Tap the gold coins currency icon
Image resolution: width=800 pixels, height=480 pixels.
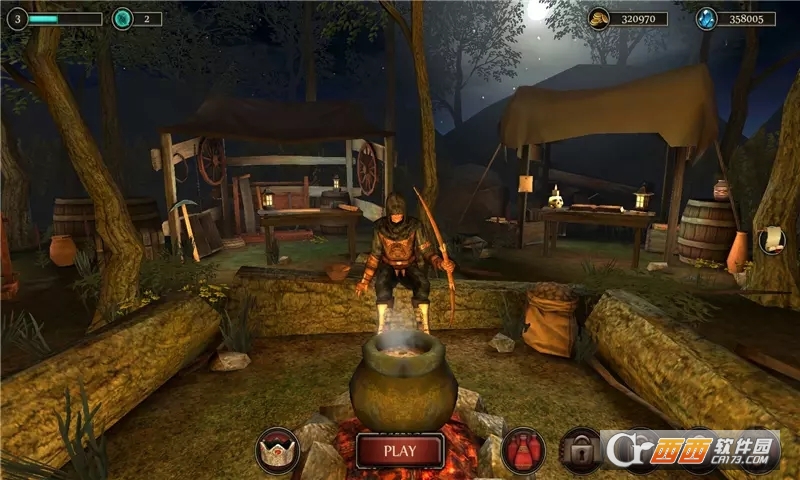point(599,18)
